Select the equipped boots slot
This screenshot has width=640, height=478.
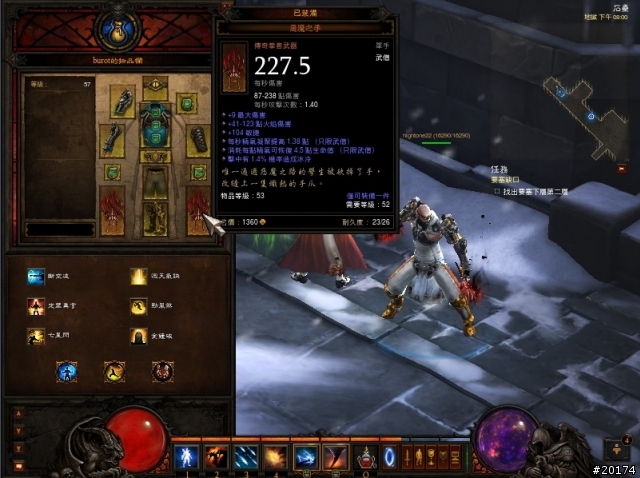[155, 218]
